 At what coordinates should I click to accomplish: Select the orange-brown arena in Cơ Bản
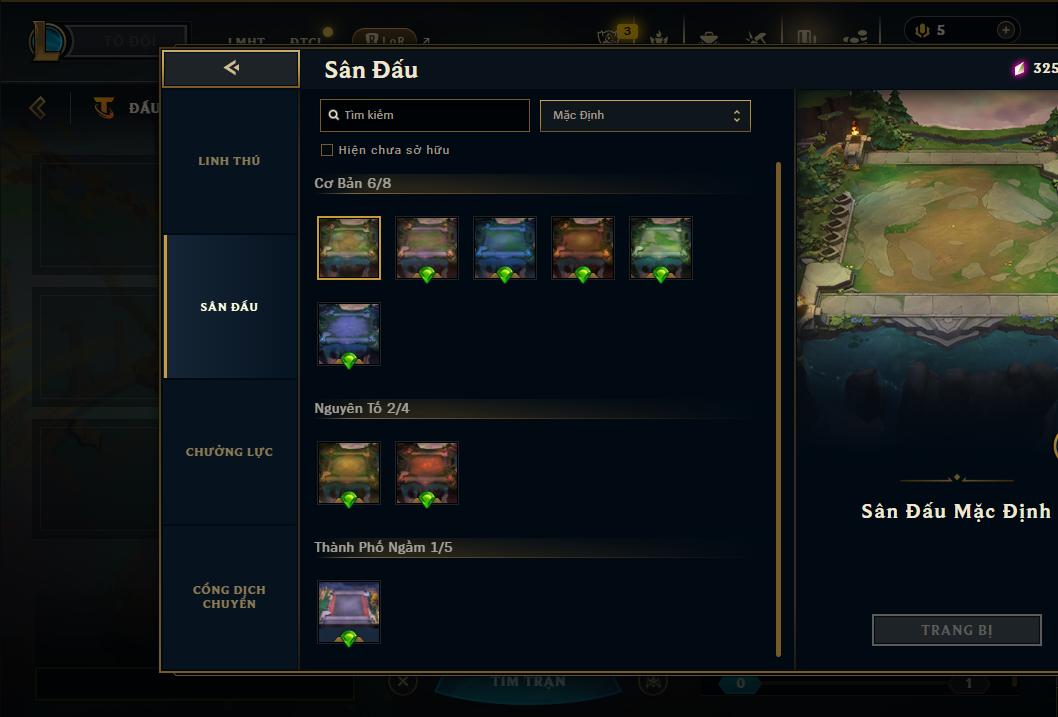tap(583, 248)
